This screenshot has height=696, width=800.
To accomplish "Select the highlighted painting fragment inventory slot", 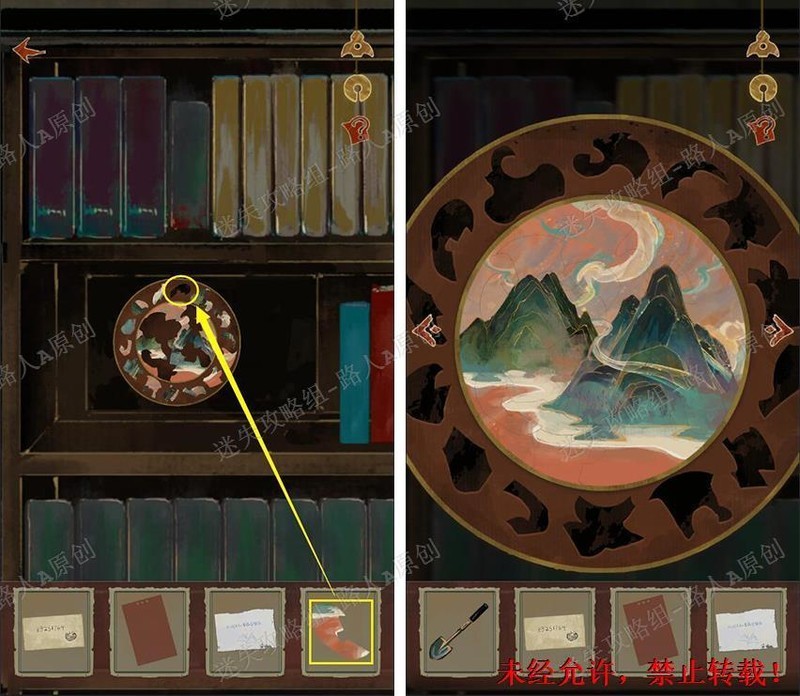I will click(x=341, y=632).
